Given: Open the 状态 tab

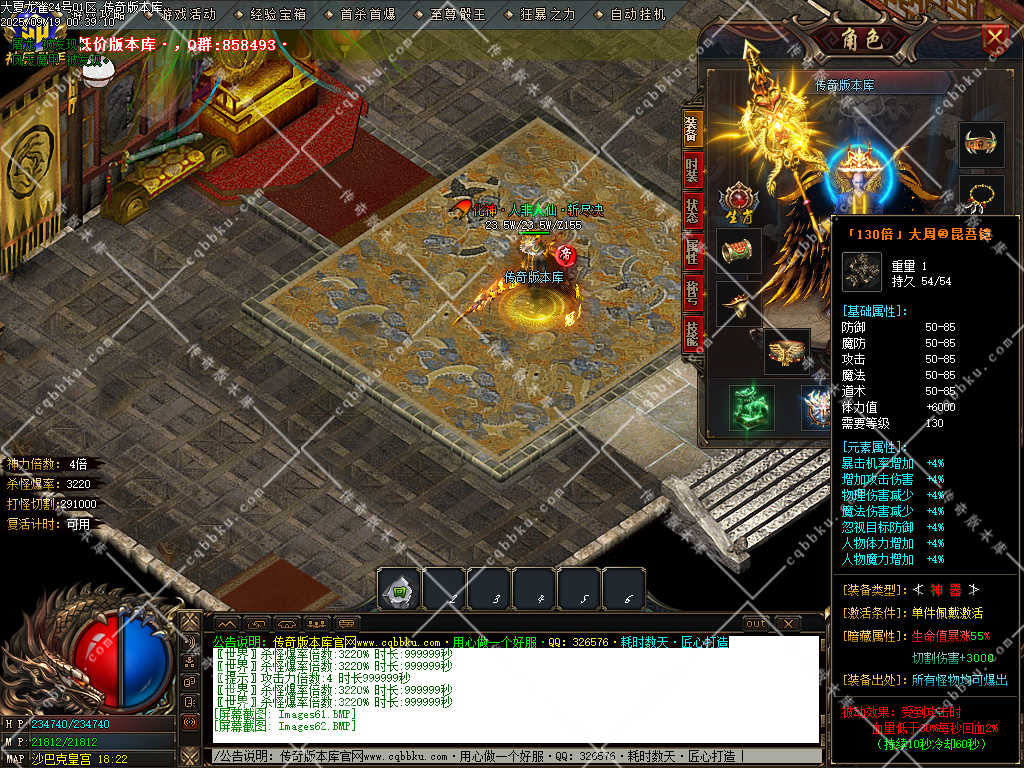Looking at the screenshot, I should [x=692, y=212].
